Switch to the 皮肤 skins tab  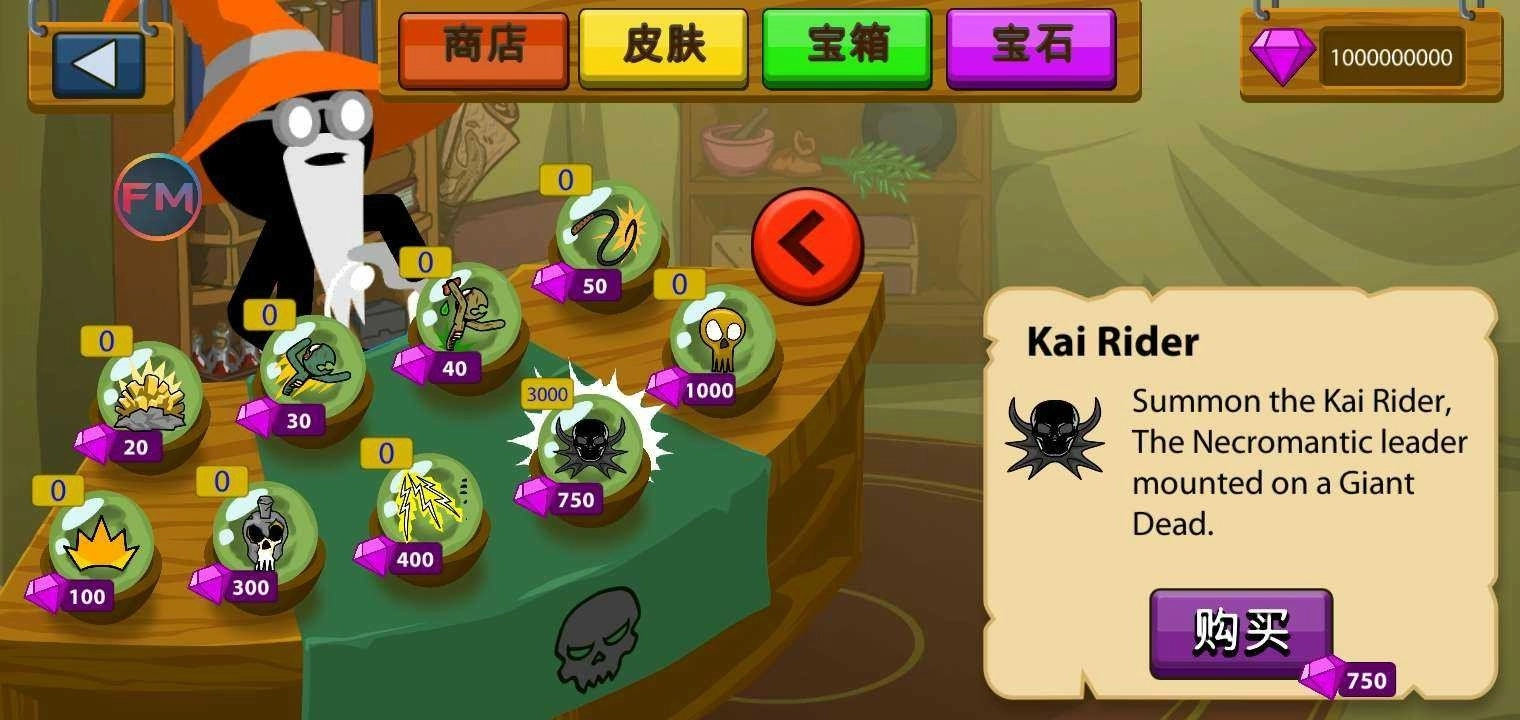(665, 45)
